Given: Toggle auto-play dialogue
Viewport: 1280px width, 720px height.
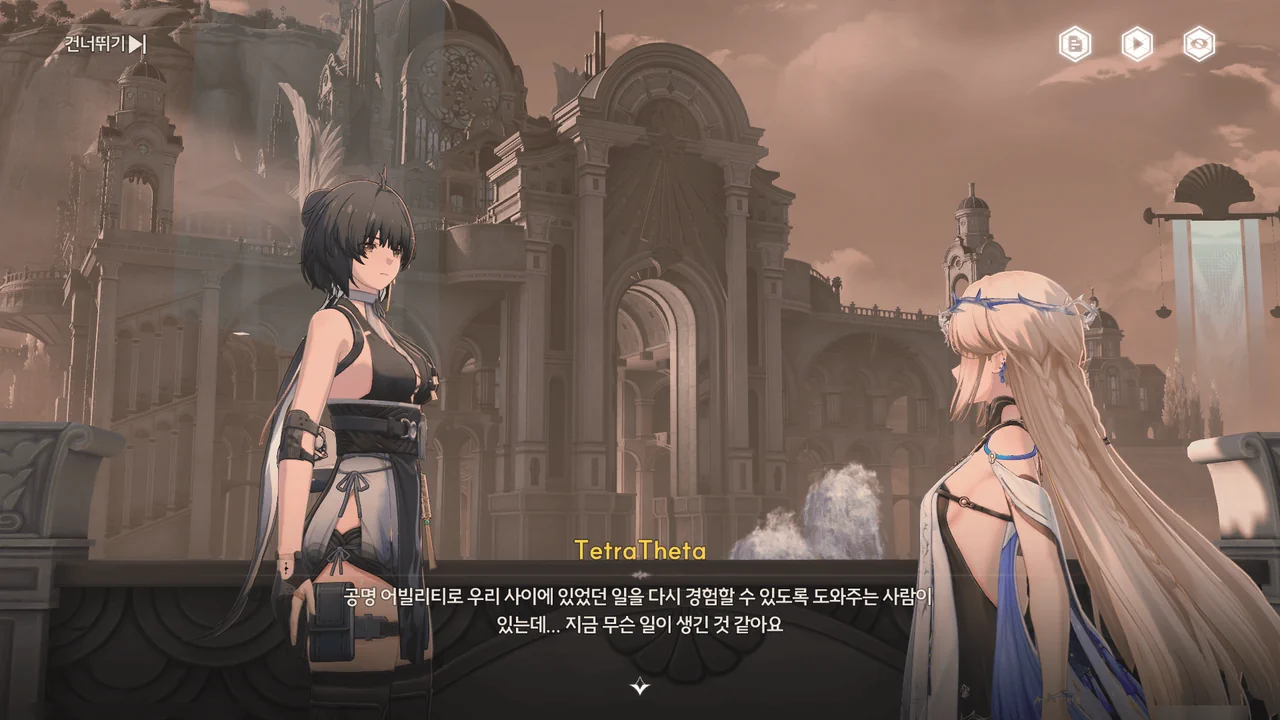Looking at the screenshot, I should point(1137,44).
